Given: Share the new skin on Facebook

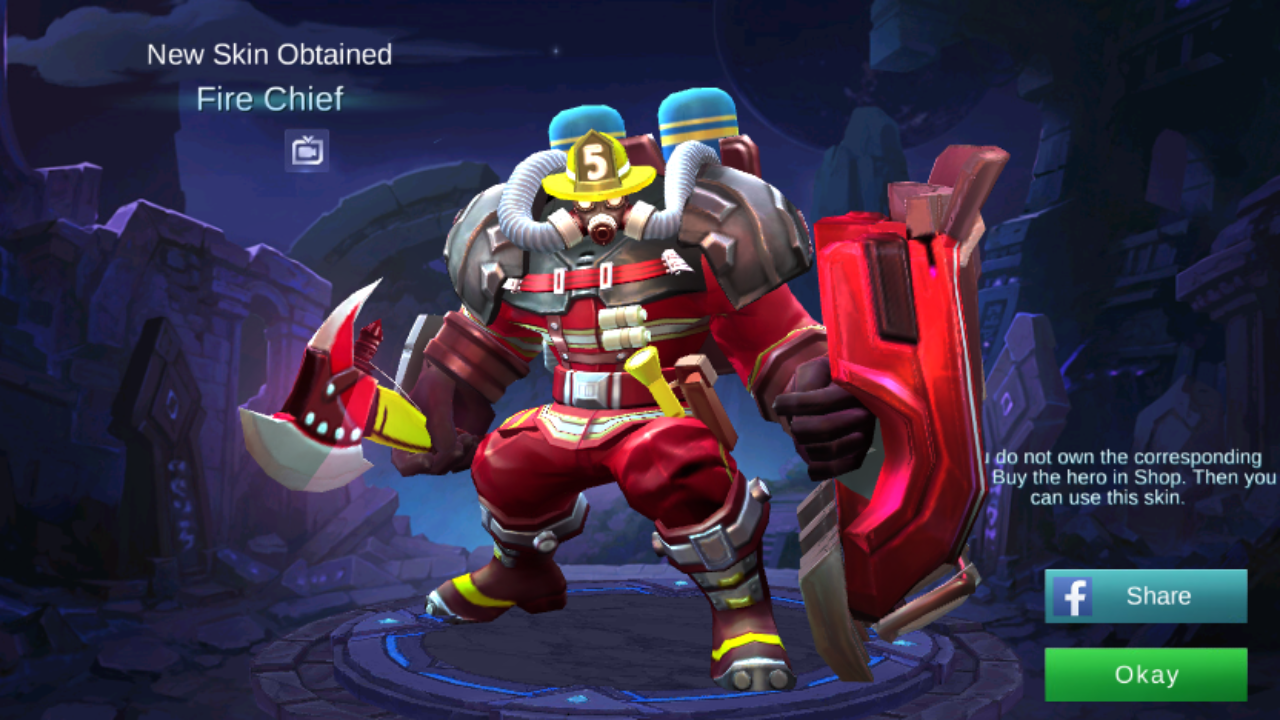Looking at the screenshot, I should [x=1146, y=596].
